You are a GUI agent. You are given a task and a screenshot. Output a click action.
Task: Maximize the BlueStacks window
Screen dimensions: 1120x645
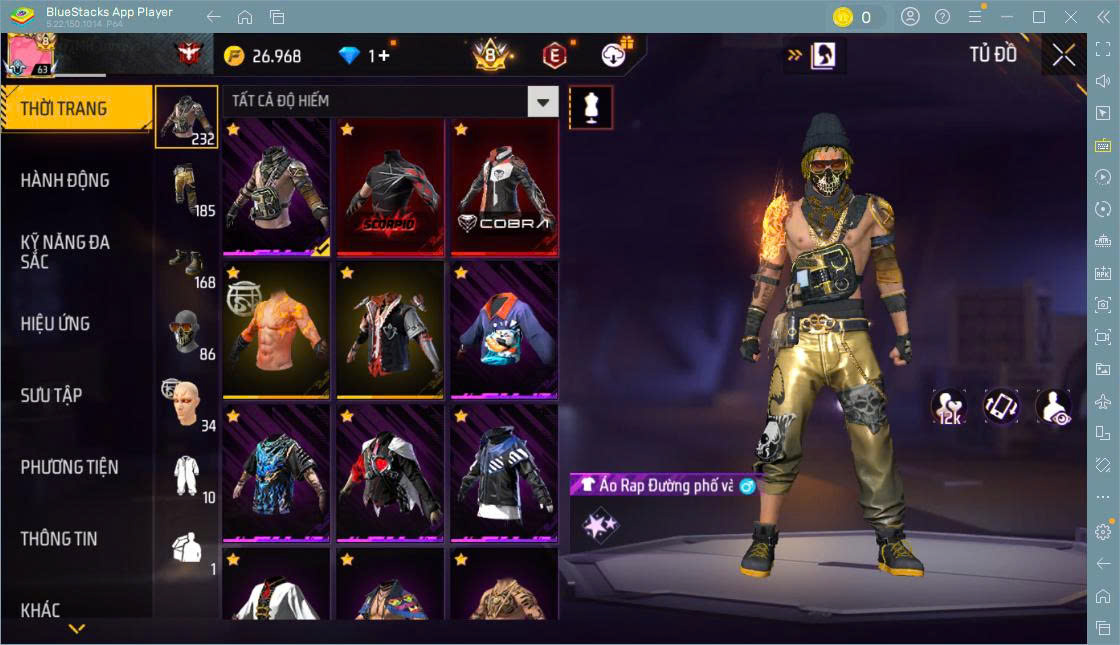tap(1039, 17)
